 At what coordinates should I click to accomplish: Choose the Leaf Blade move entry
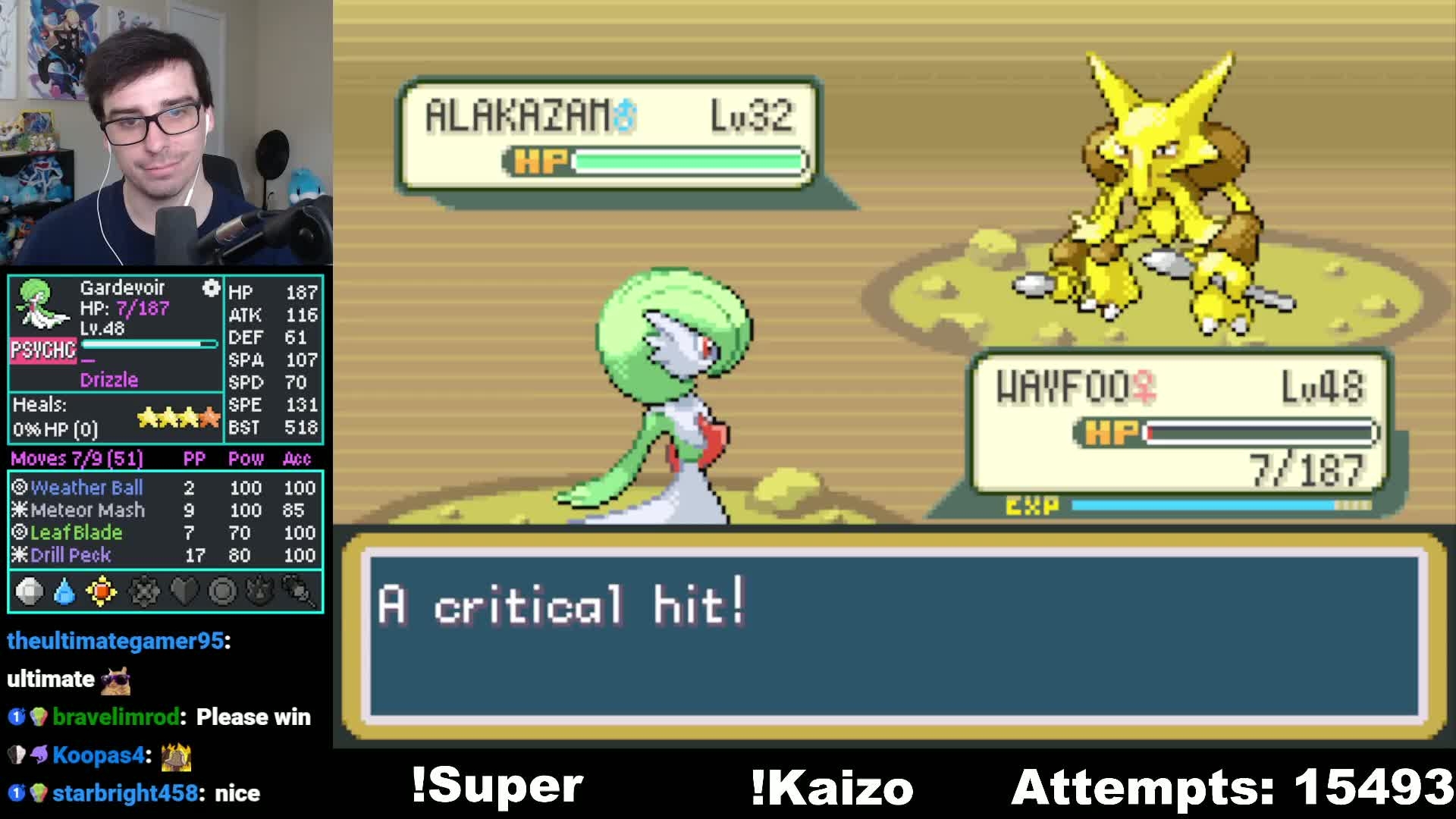[76, 532]
